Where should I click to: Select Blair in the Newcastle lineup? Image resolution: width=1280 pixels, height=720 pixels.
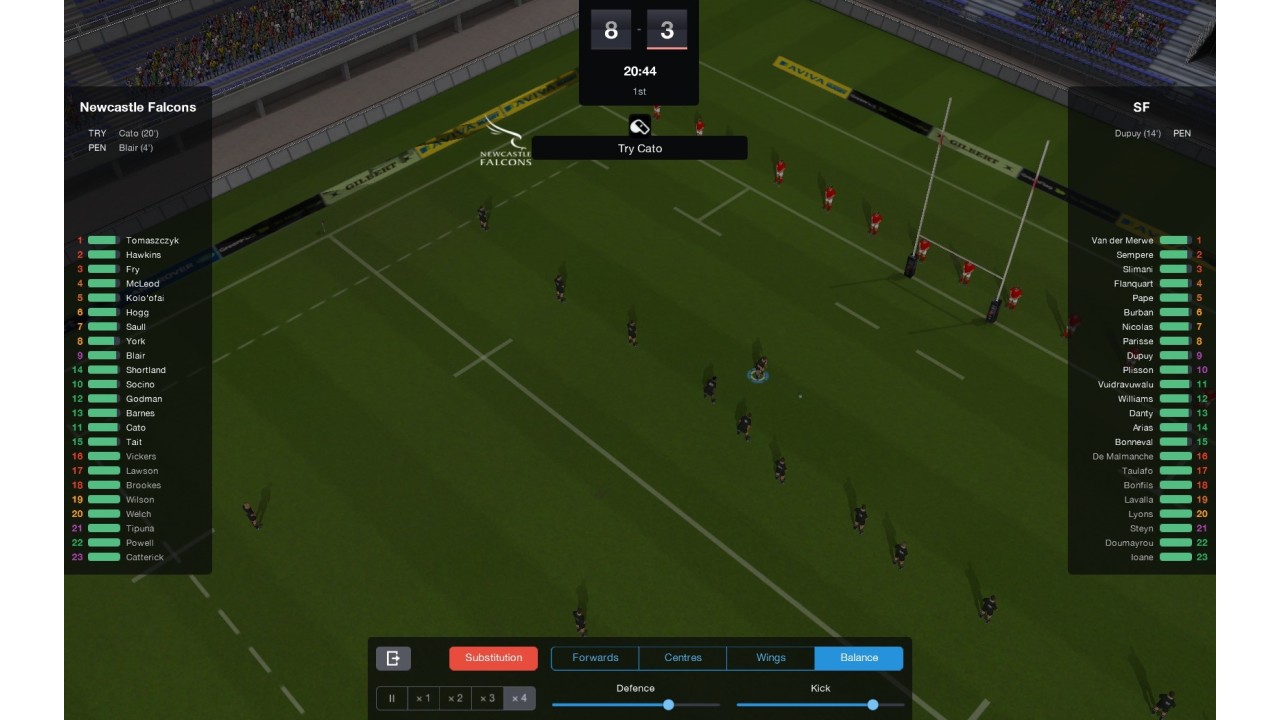[x=135, y=356]
